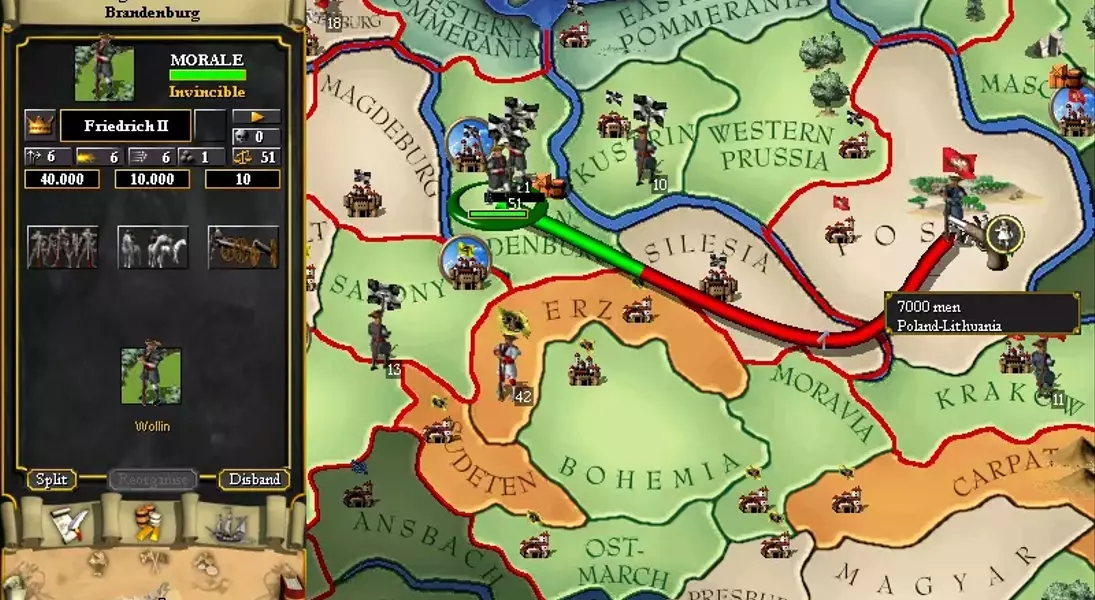This screenshot has height=600, width=1095.
Task: Select the Friedrich II name field
Action: pos(125,126)
